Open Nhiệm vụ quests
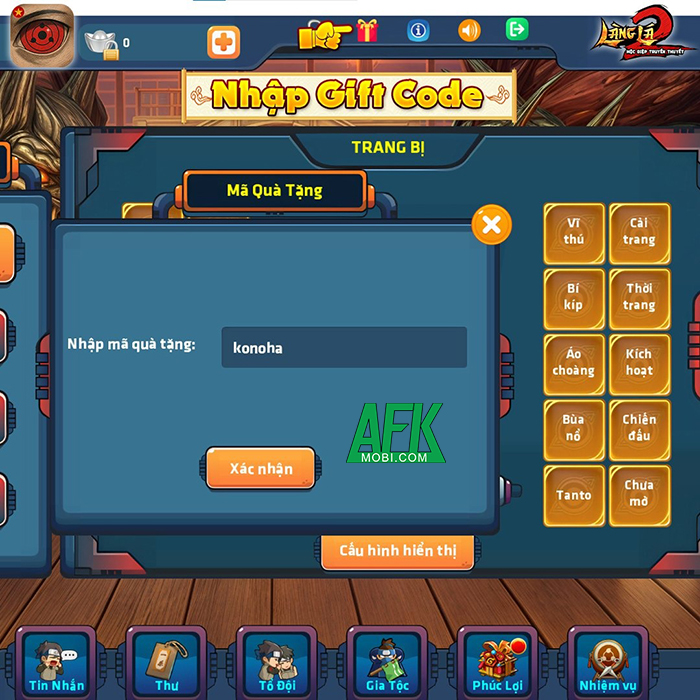Viewport: 700px width, 700px height. (607, 663)
